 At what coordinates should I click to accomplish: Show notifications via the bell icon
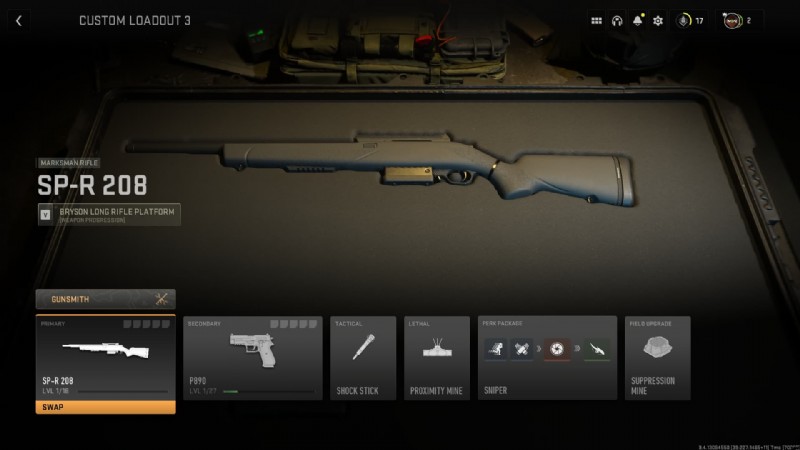(x=637, y=20)
